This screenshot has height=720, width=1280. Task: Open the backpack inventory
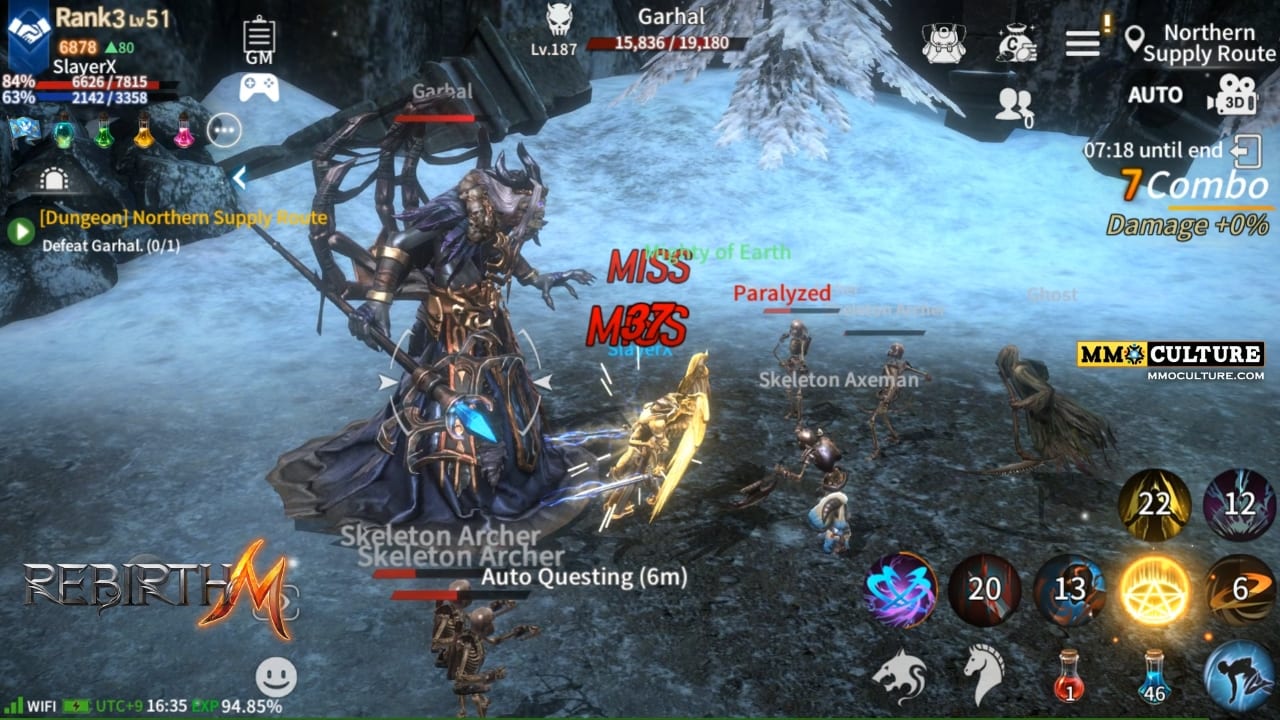(x=943, y=43)
